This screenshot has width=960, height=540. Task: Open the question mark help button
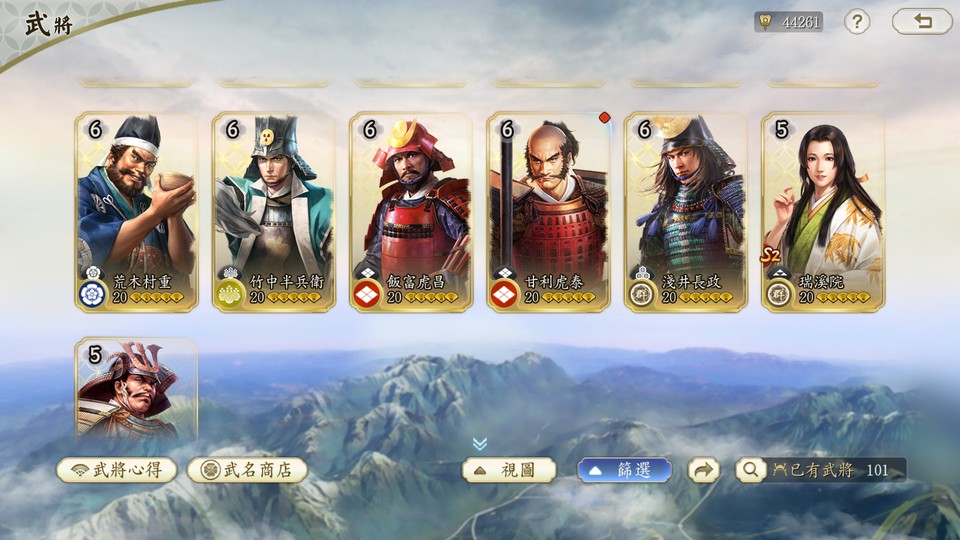point(857,22)
